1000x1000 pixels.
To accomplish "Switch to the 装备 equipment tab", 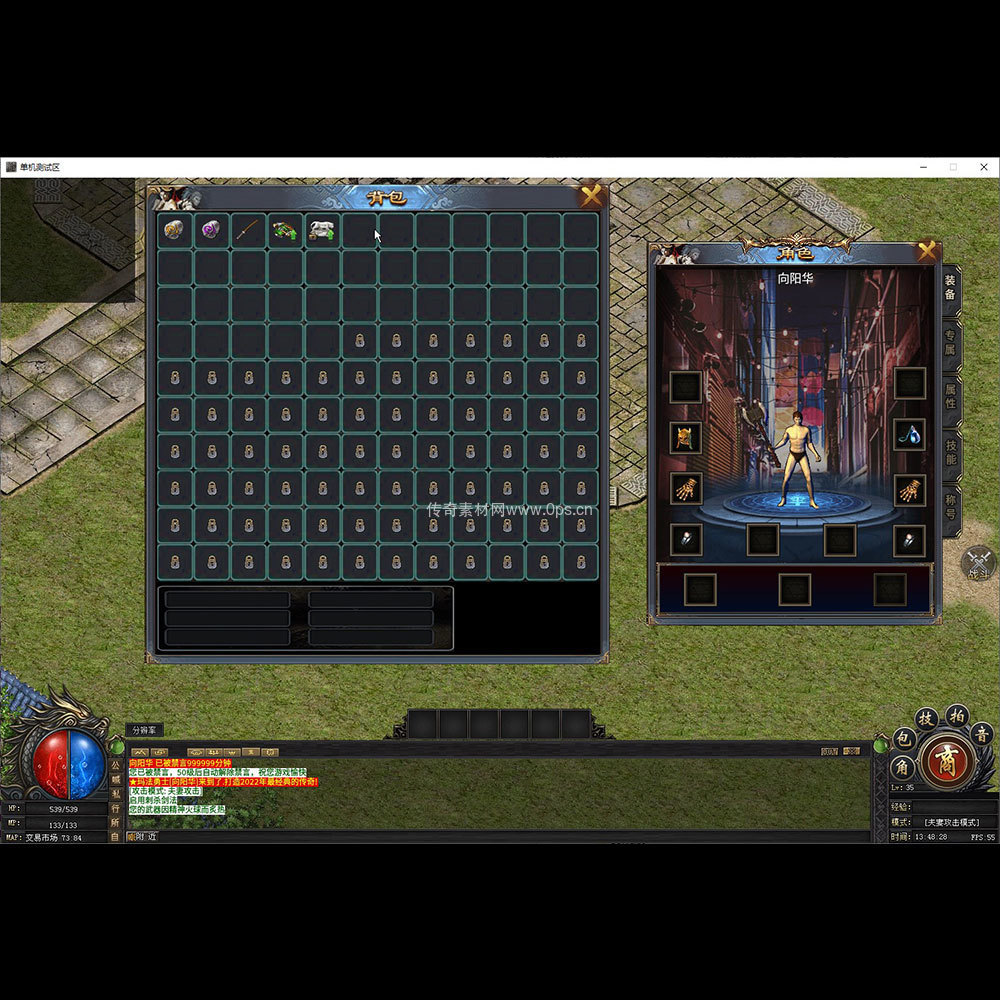I will [x=949, y=288].
